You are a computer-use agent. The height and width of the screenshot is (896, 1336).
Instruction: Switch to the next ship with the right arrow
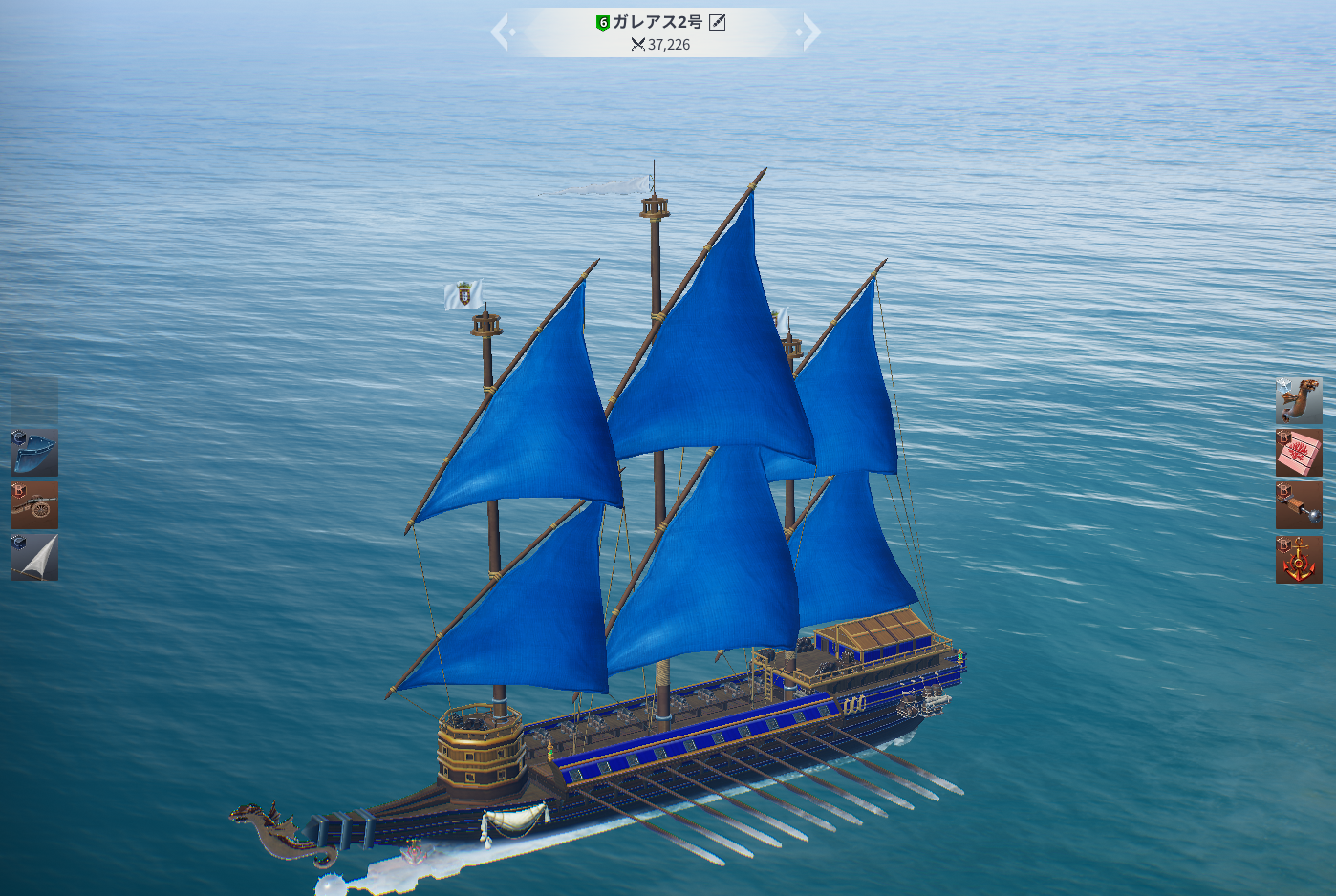[x=811, y=32]
